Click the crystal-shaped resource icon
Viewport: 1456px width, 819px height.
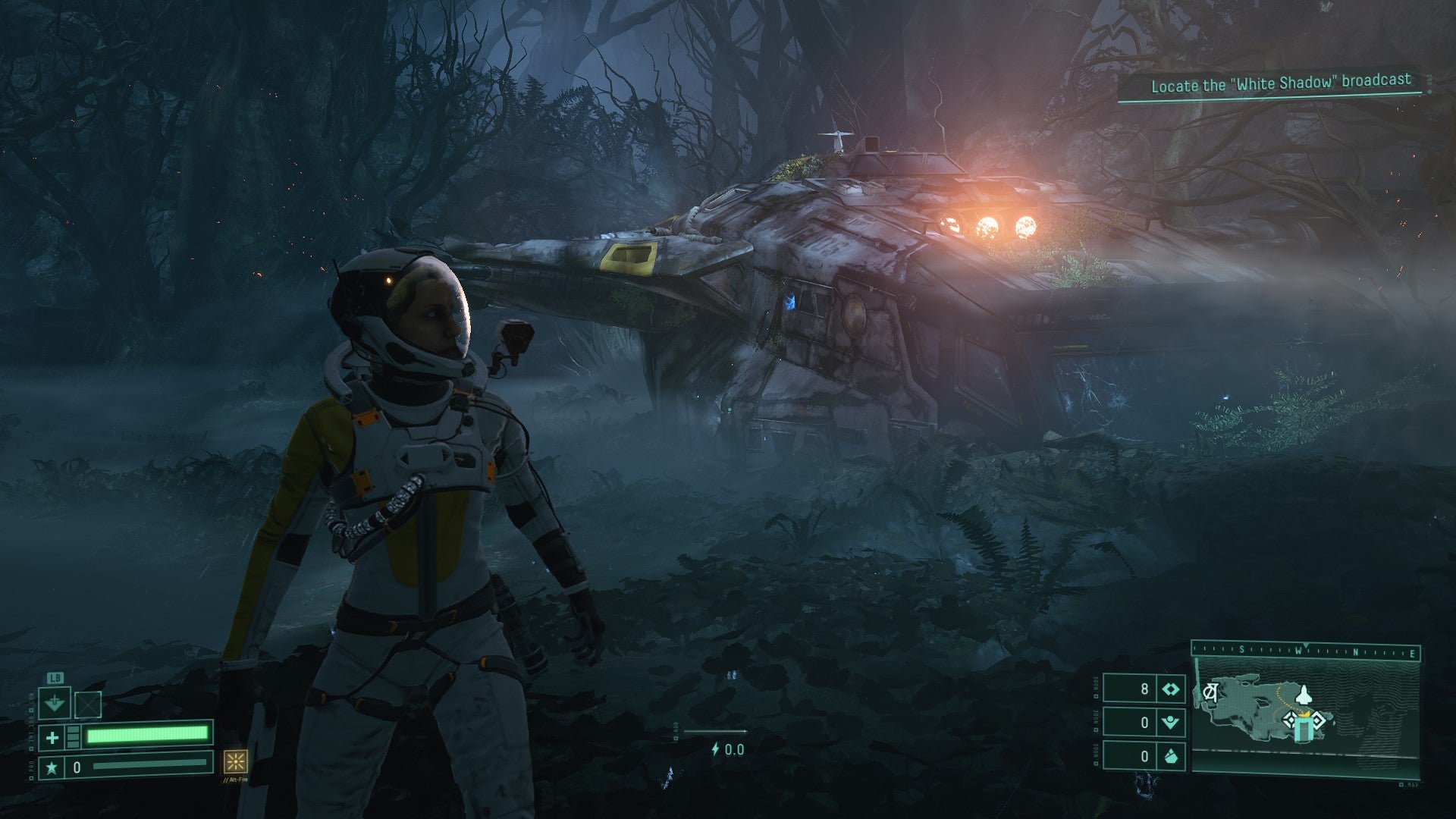click(x=1171, y=756)
